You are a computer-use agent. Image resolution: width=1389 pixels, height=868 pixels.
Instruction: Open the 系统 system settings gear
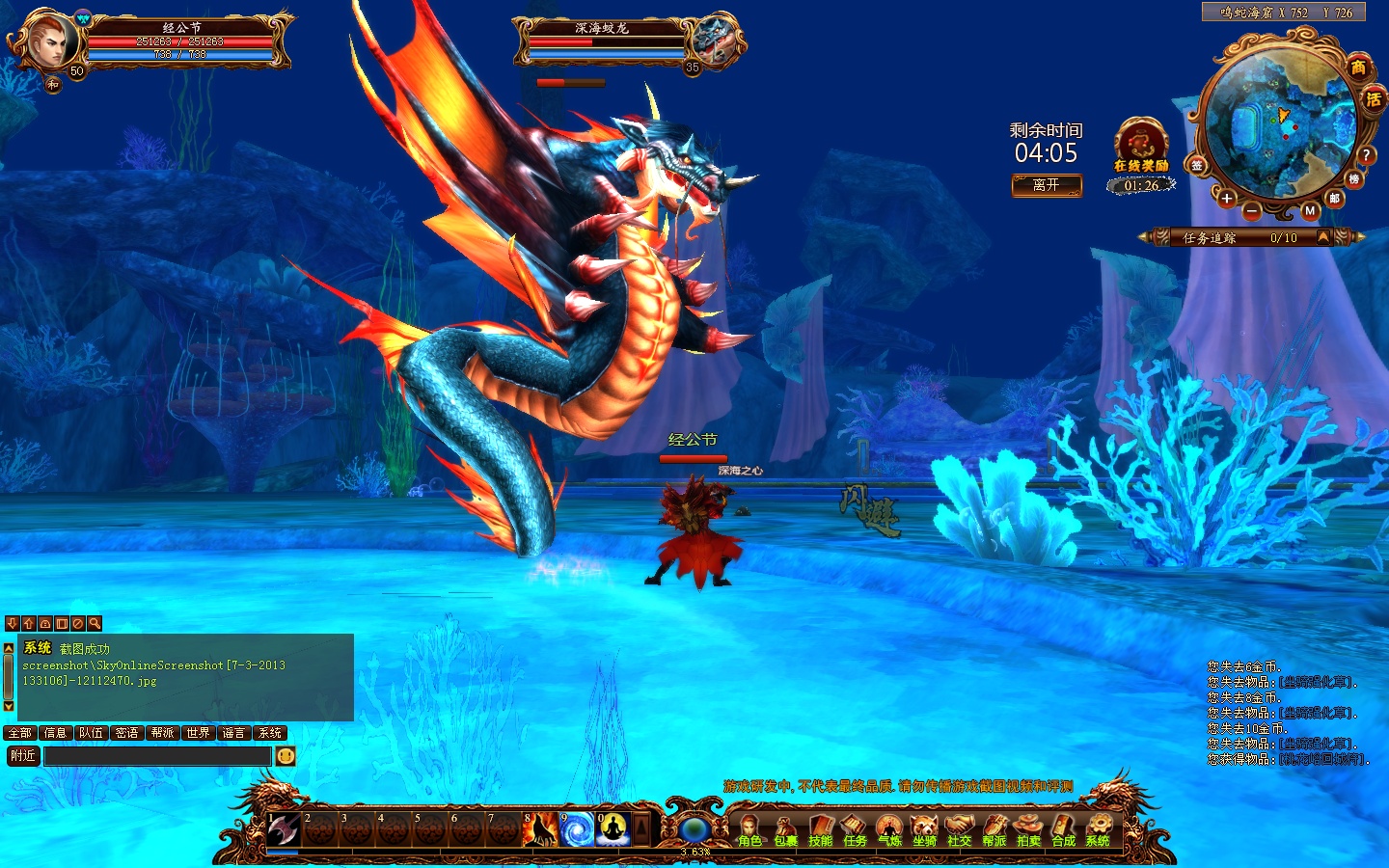coord(1098,829)
